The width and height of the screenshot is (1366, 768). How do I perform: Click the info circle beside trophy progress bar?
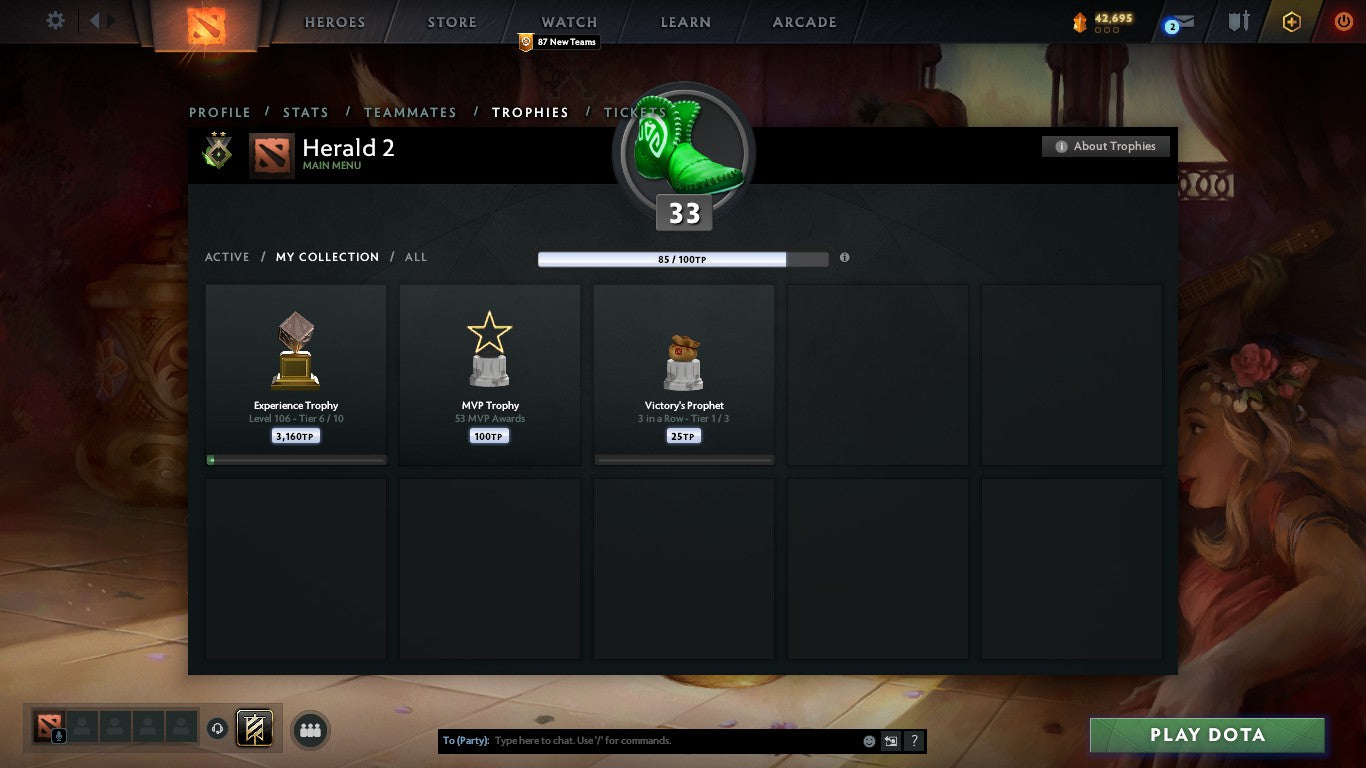pyautogui.click(x=844, y=257)
